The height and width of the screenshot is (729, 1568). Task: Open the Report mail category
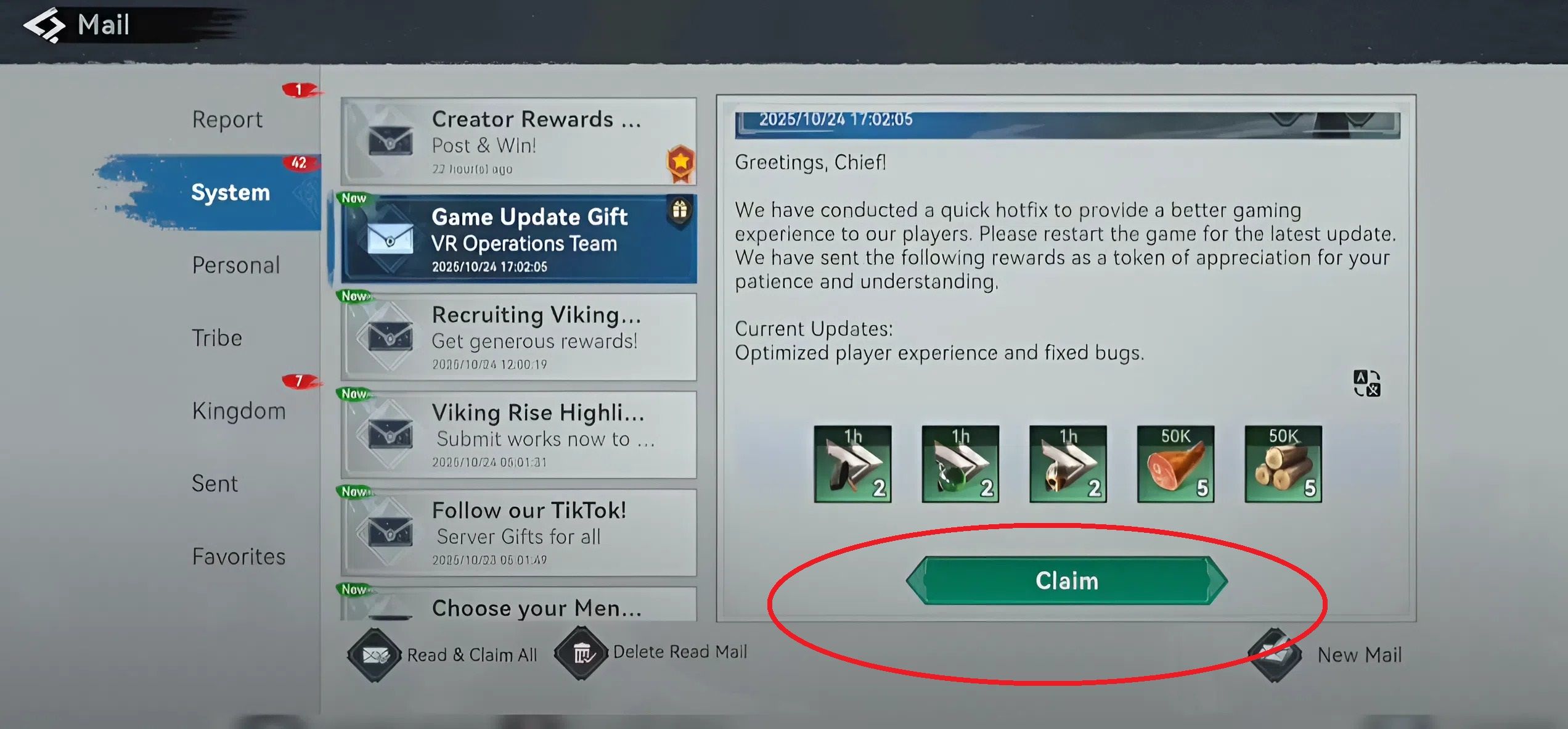click(x=227, y=118)
